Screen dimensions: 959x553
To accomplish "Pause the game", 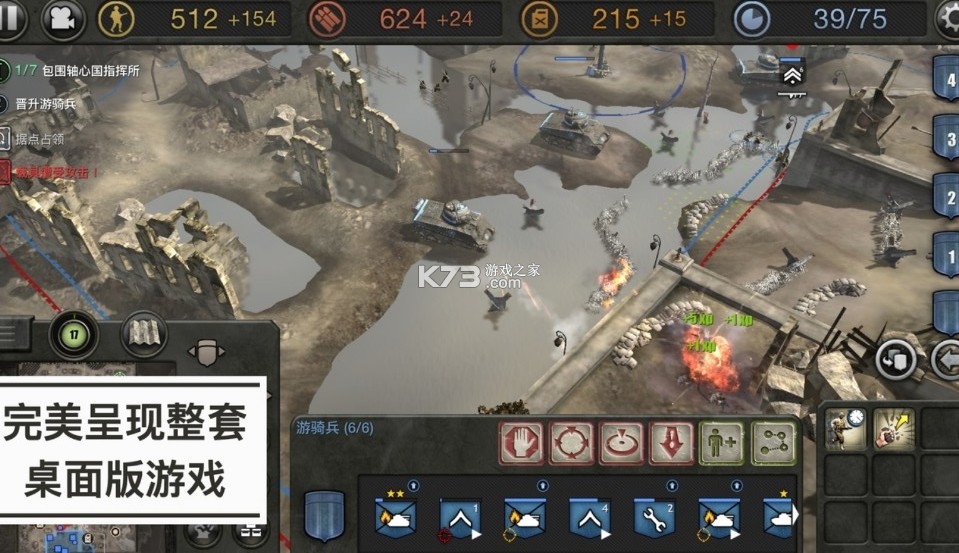I will 14,17.
